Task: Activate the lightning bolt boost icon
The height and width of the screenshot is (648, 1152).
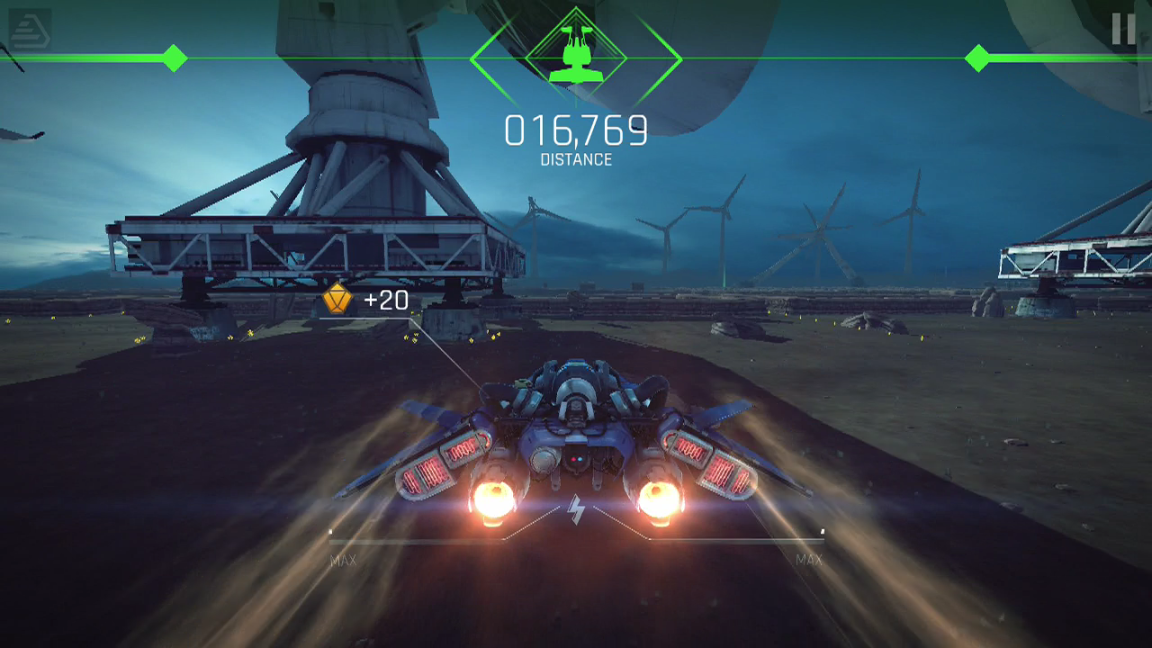Action: [x=576, y=511]
